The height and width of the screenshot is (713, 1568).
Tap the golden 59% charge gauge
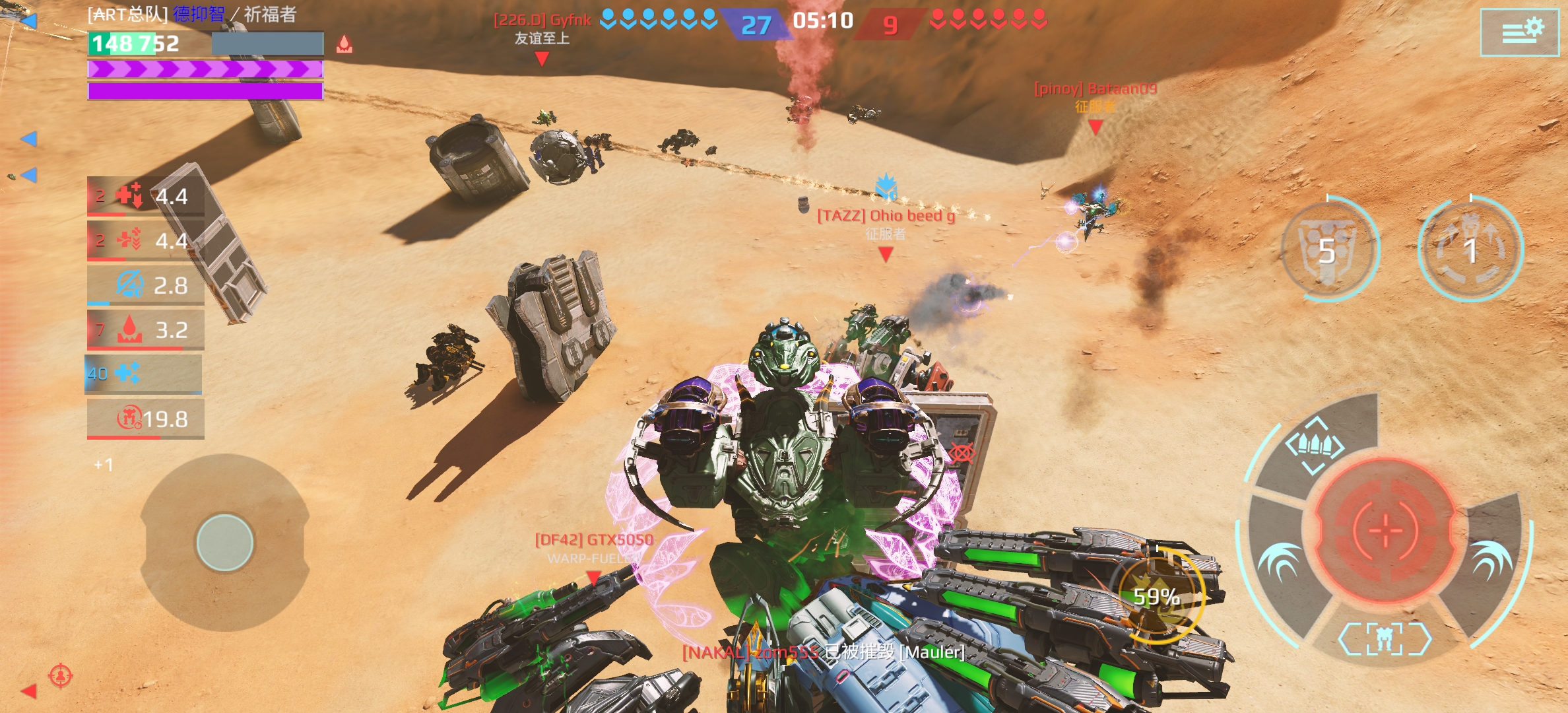coord(1156,596)
